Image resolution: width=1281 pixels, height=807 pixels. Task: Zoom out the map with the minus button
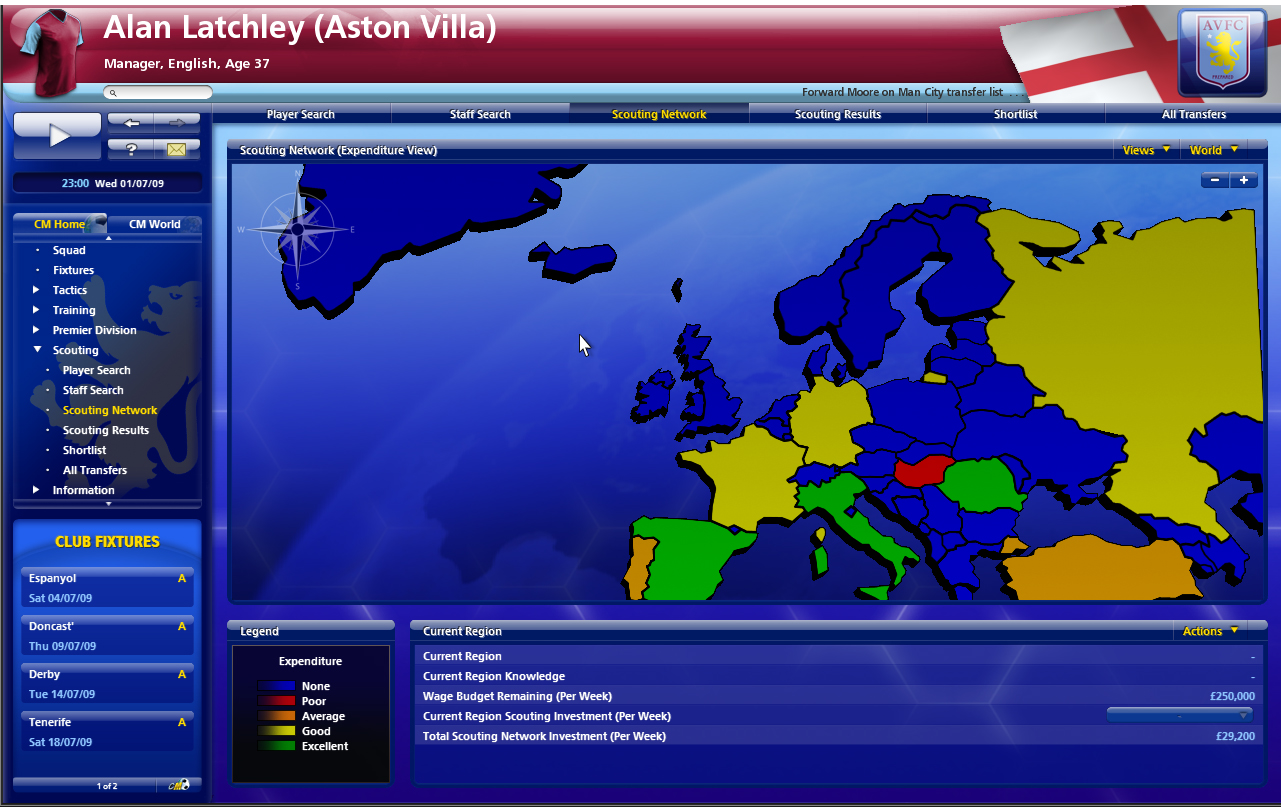pos(1214,180)
